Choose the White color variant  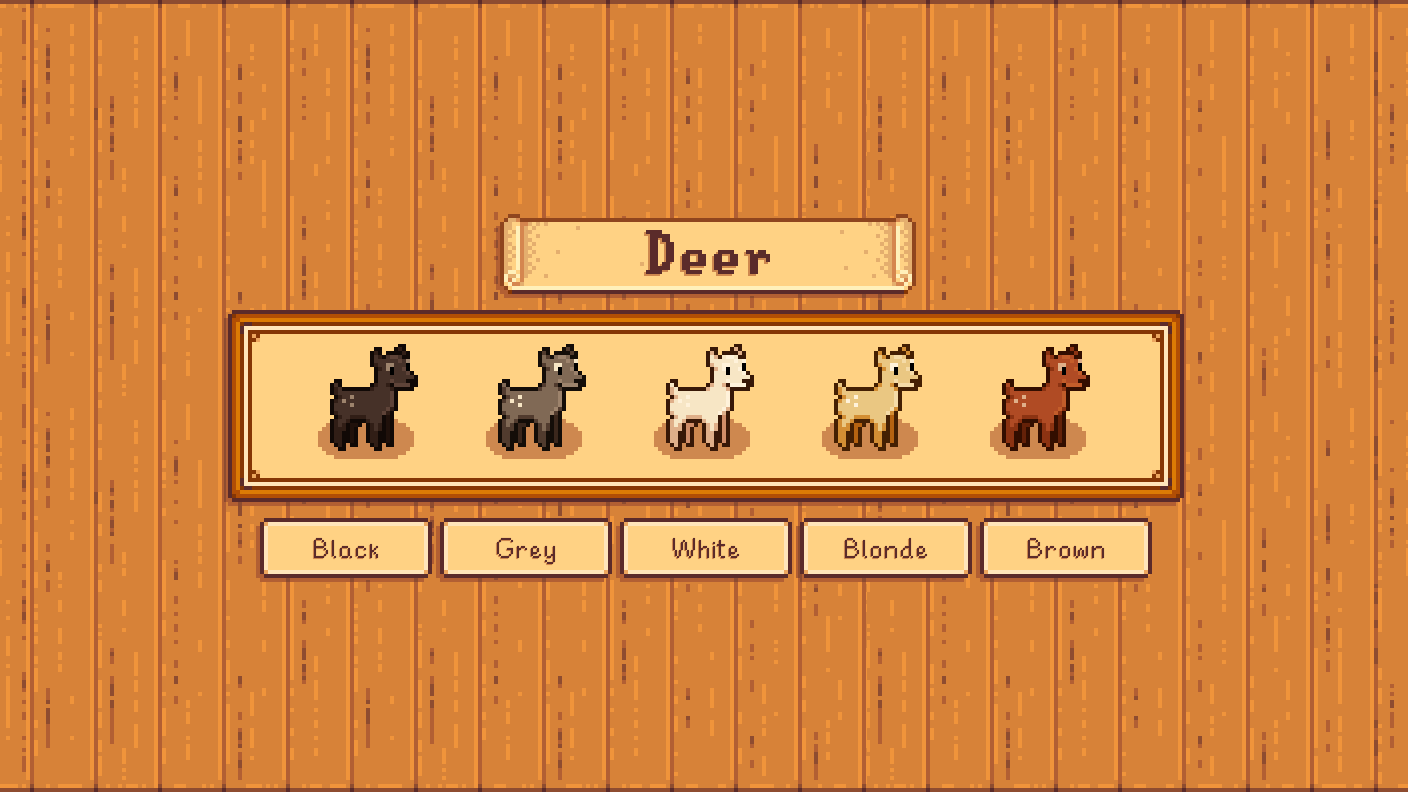704,548
